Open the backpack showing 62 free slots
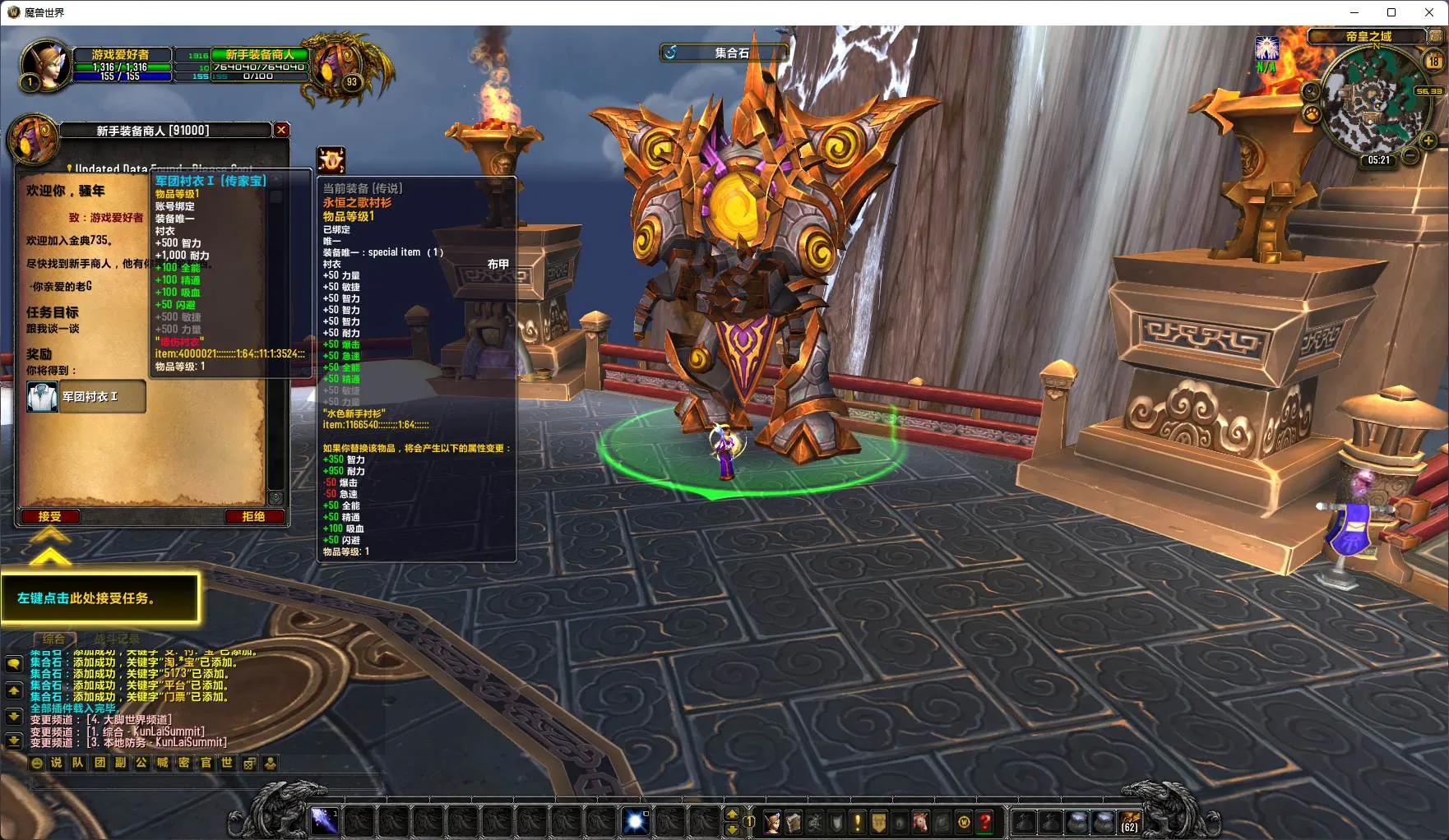 point(1130,821)
